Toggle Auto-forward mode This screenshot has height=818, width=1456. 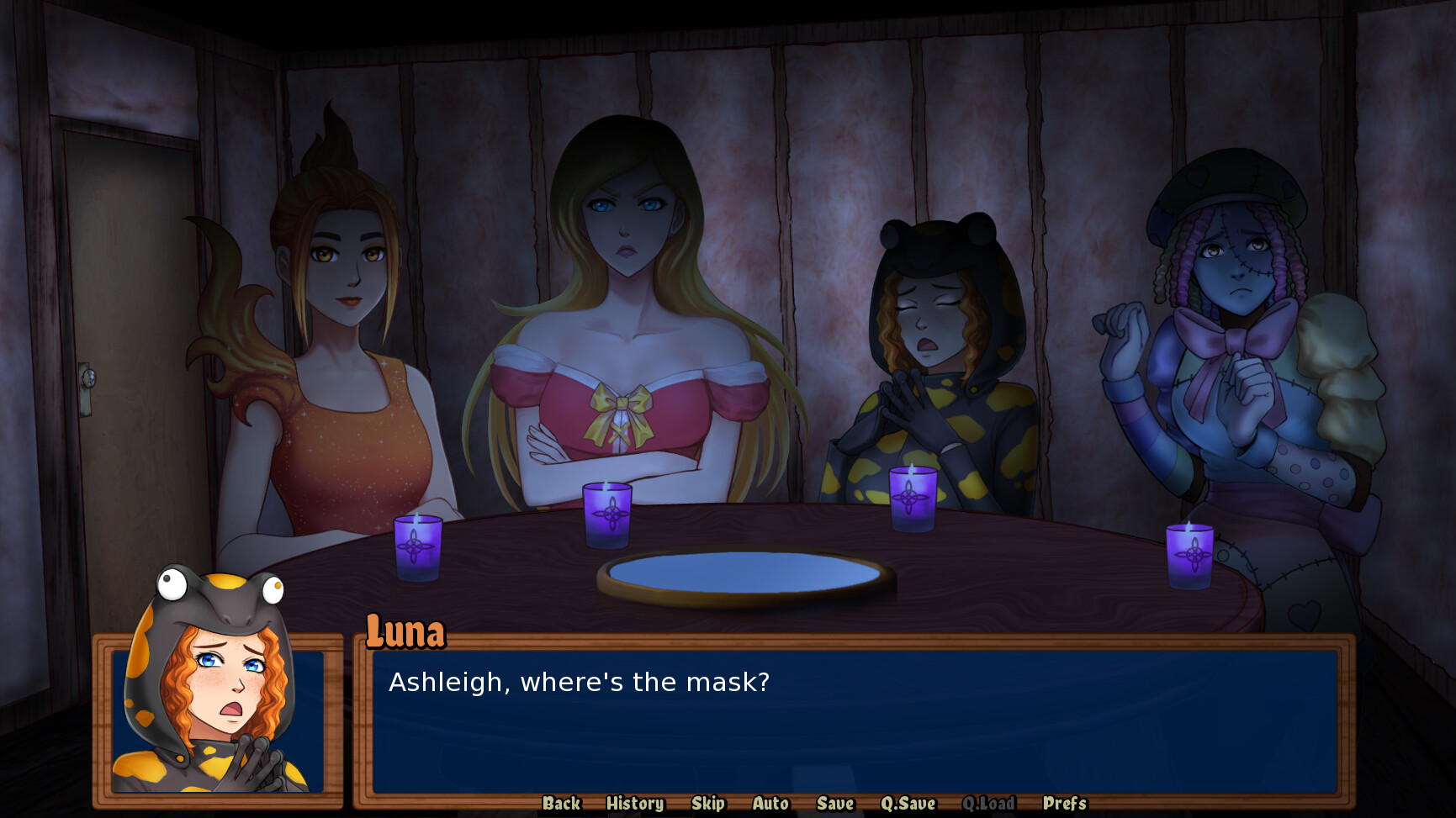[x=770, y=804]
